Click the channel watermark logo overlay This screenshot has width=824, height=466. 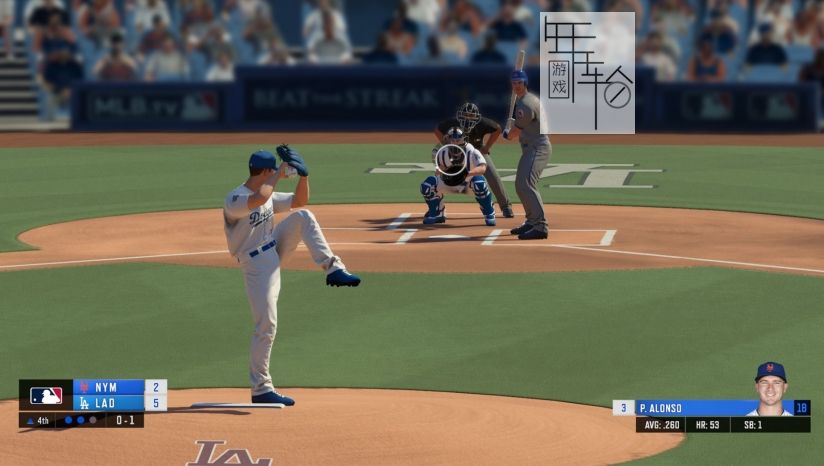(x=587, y=73)
